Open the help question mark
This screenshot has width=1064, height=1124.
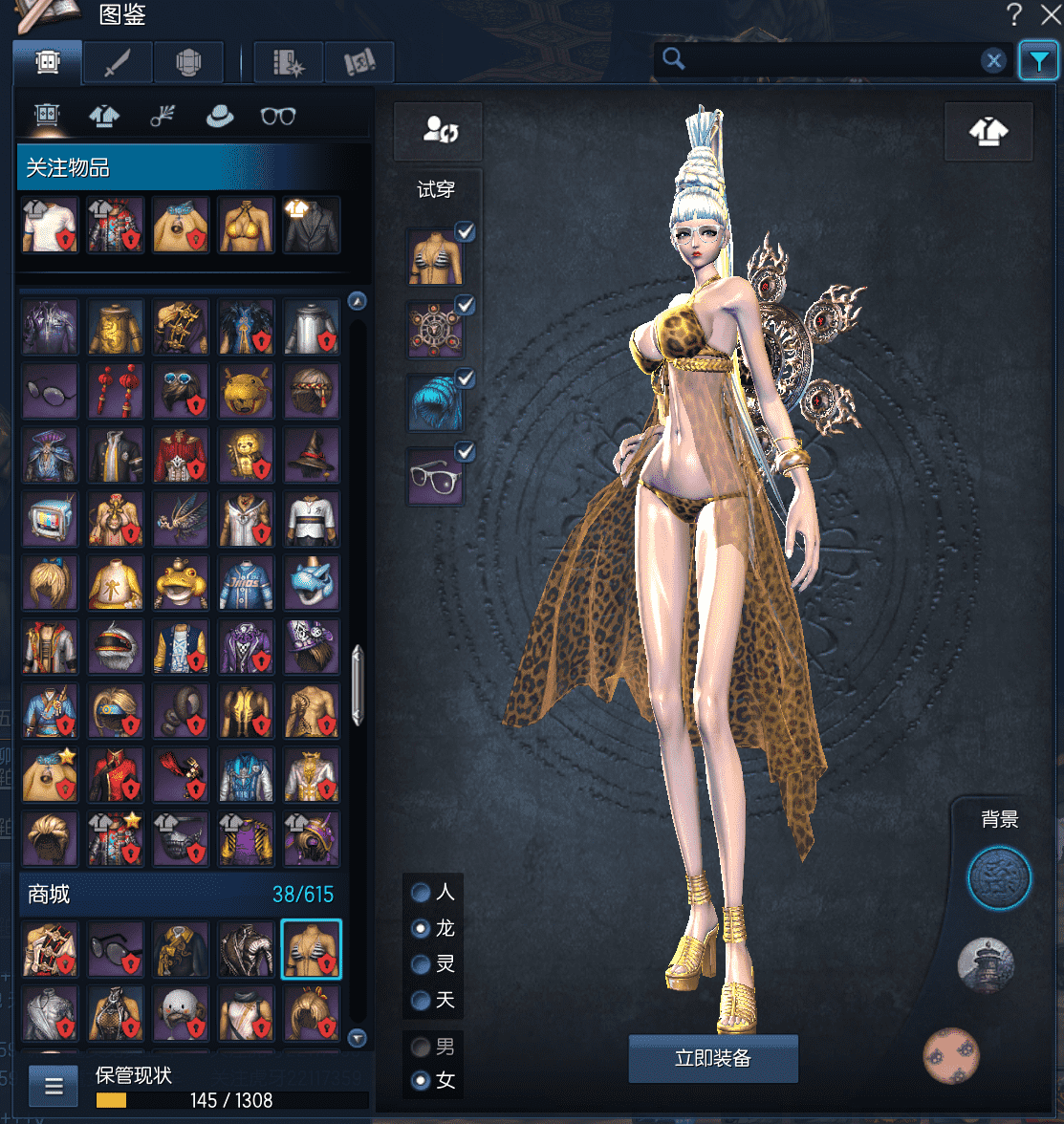point(1014,13)
